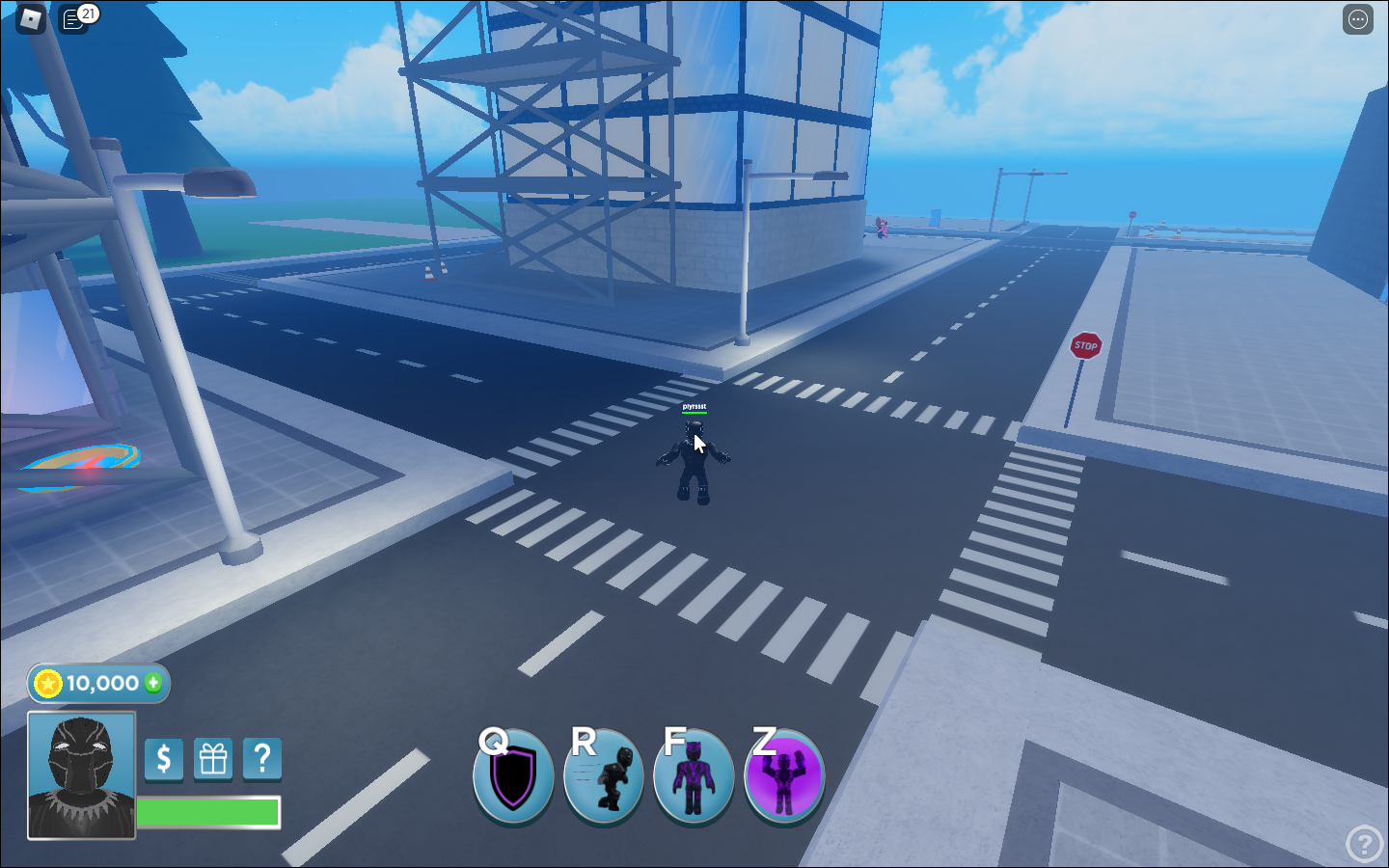The width and height of the screenshot is (1389, 868).
Task: Click the 10,000 coin balance display
Action: 96,684
